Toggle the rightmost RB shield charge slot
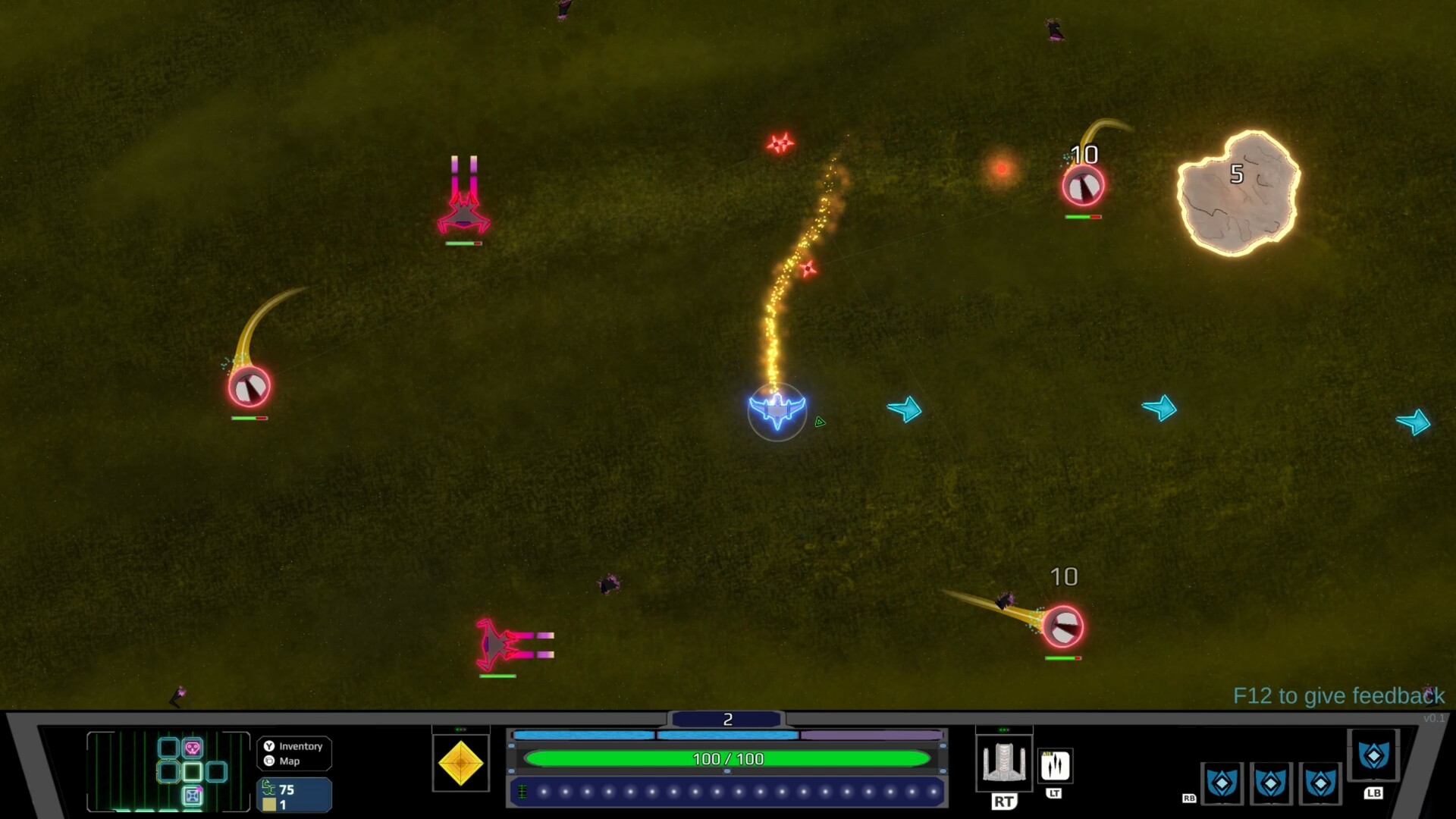The height and width of the screenshot is (819, 1456). pos(1321,785)
